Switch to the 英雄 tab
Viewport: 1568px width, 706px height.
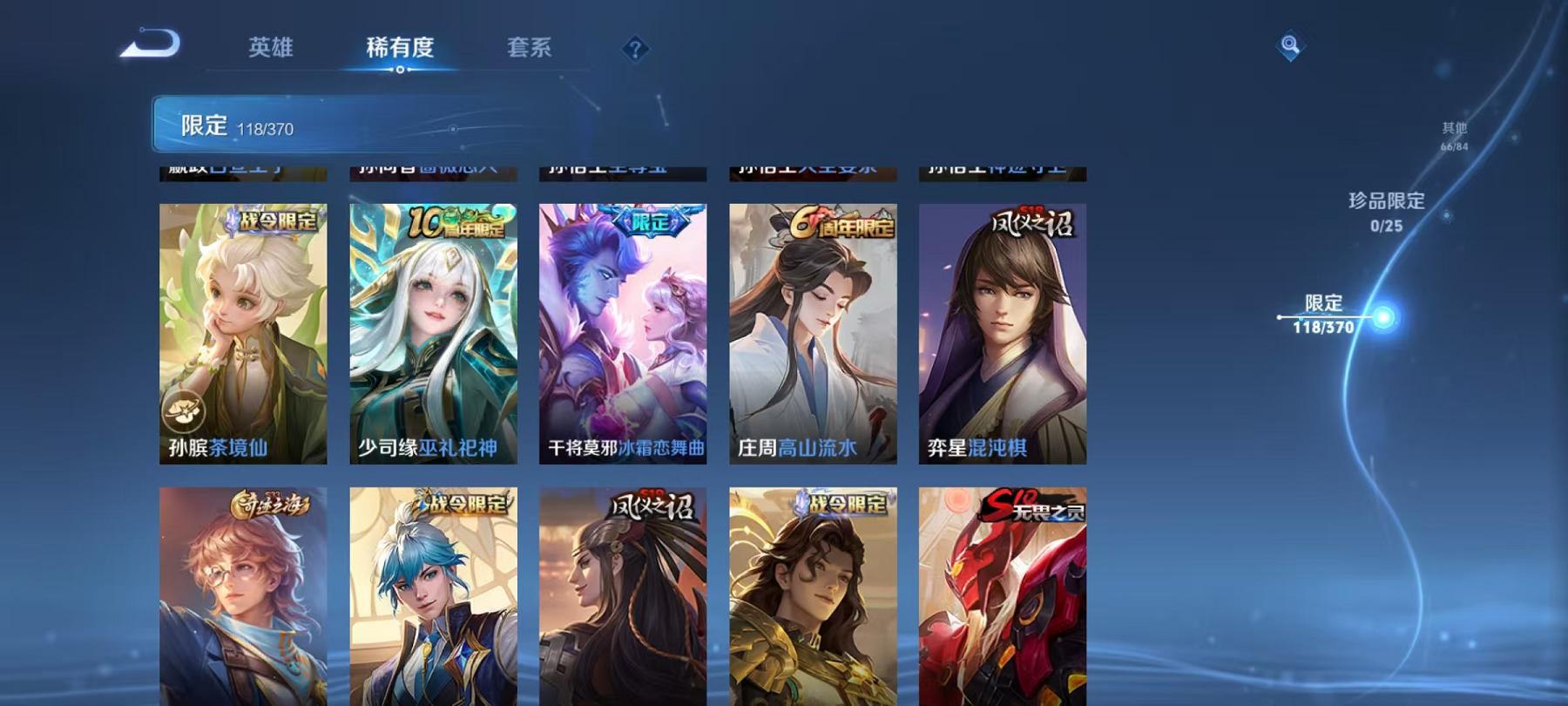(270, 50)
